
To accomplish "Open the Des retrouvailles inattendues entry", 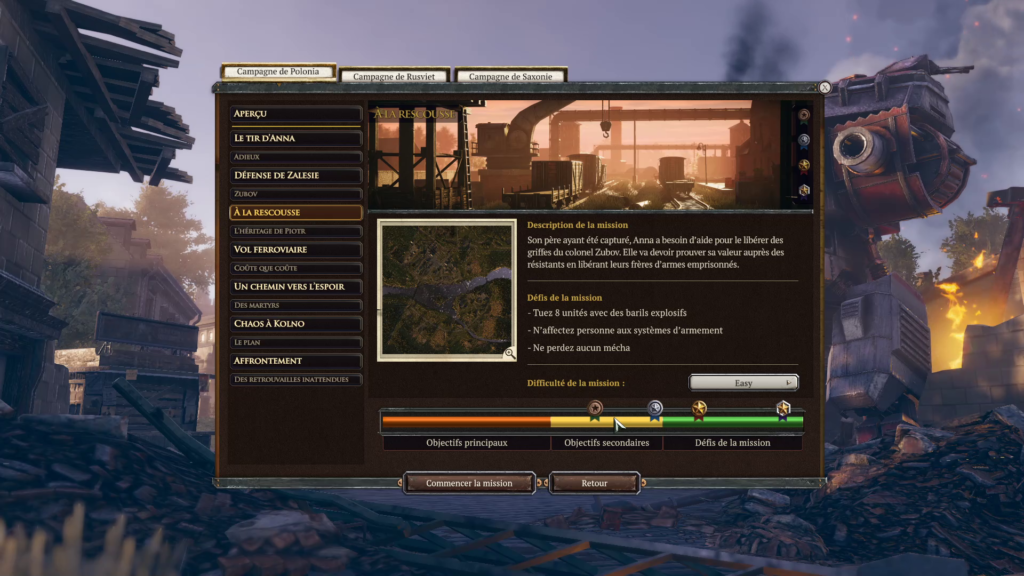I will pos(295,380).
